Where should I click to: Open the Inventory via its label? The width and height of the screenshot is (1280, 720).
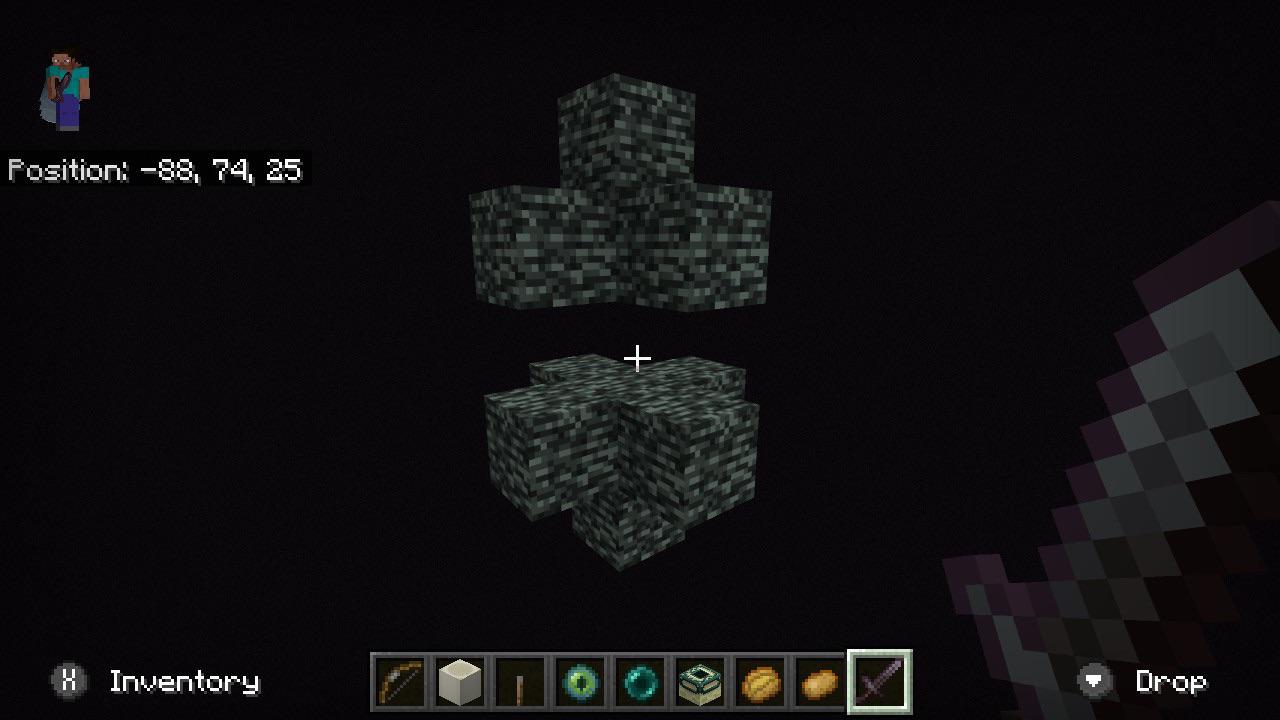(185, 681)
